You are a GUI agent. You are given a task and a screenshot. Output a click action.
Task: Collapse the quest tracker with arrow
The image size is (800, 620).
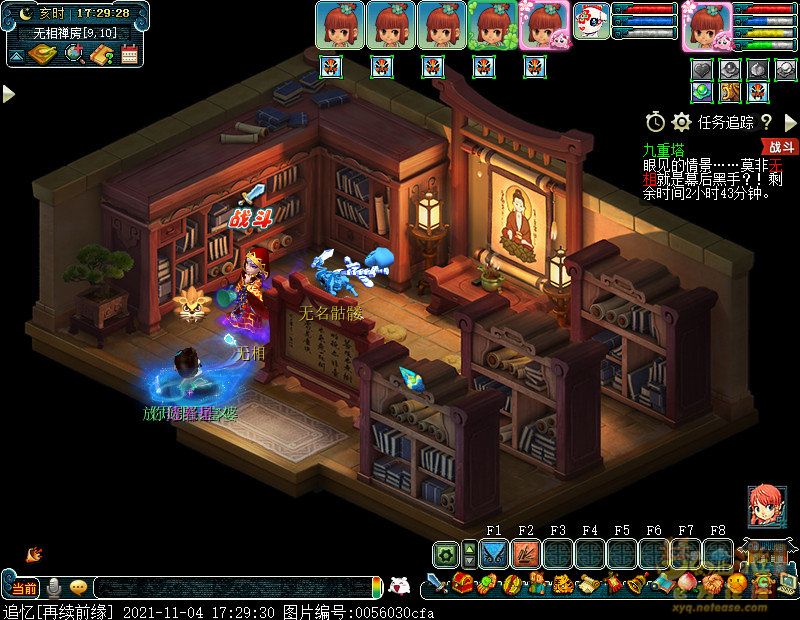pyautogui.click(x=788, y=122)
